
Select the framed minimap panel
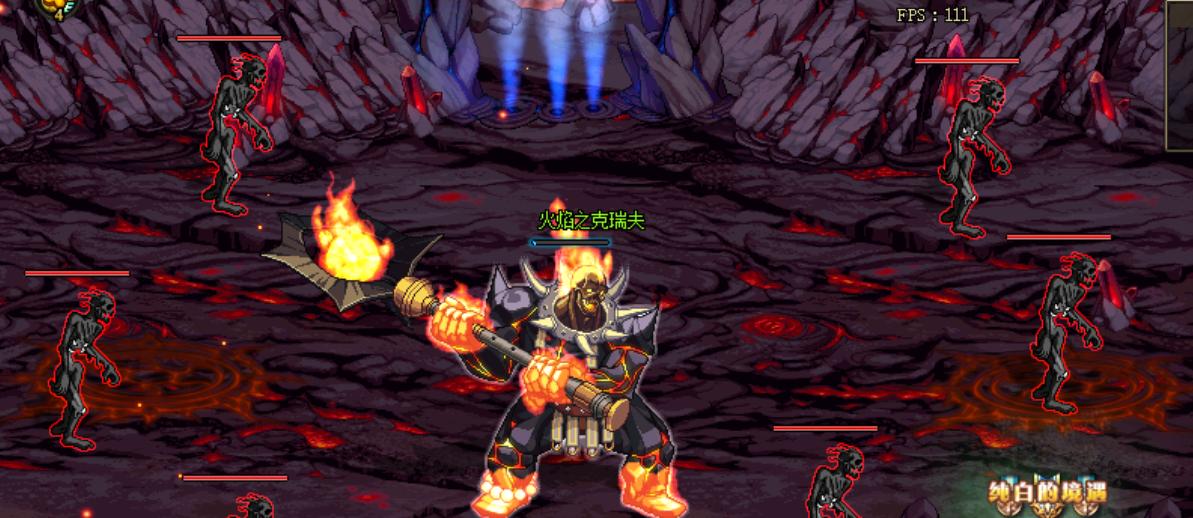point(1180,75)
